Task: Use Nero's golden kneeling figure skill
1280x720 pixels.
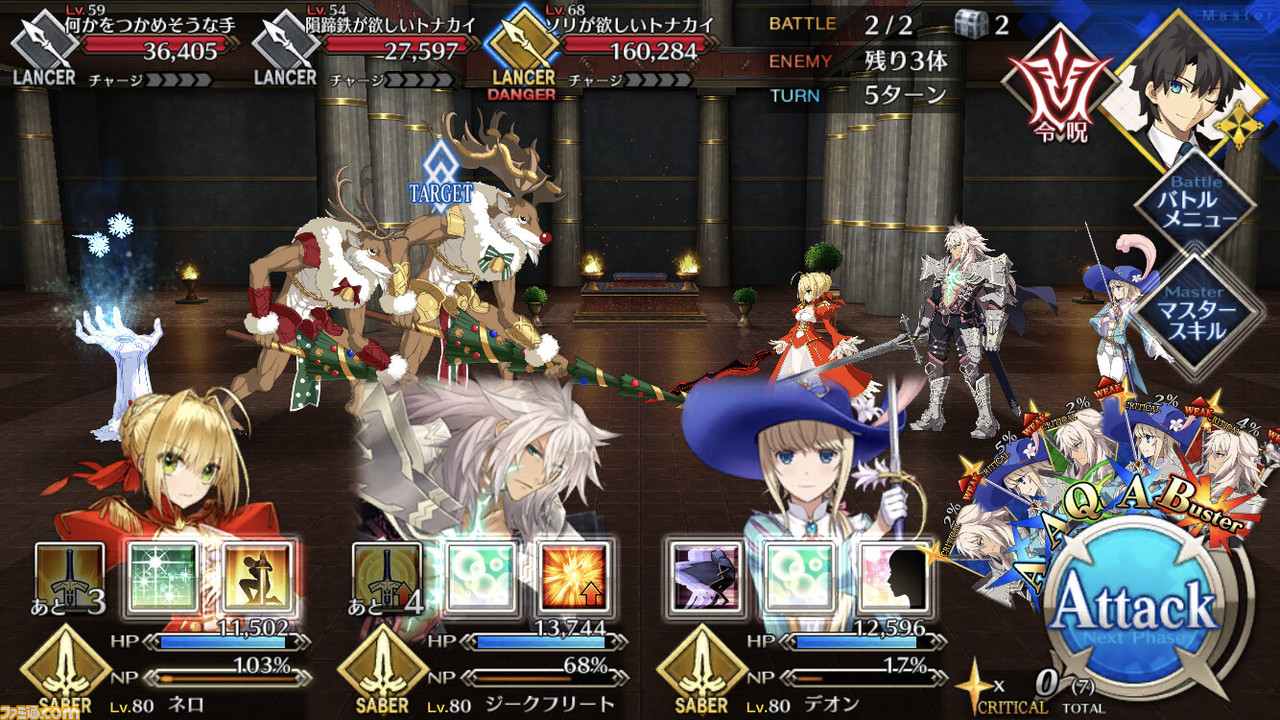Action: (x=259, y=580)
